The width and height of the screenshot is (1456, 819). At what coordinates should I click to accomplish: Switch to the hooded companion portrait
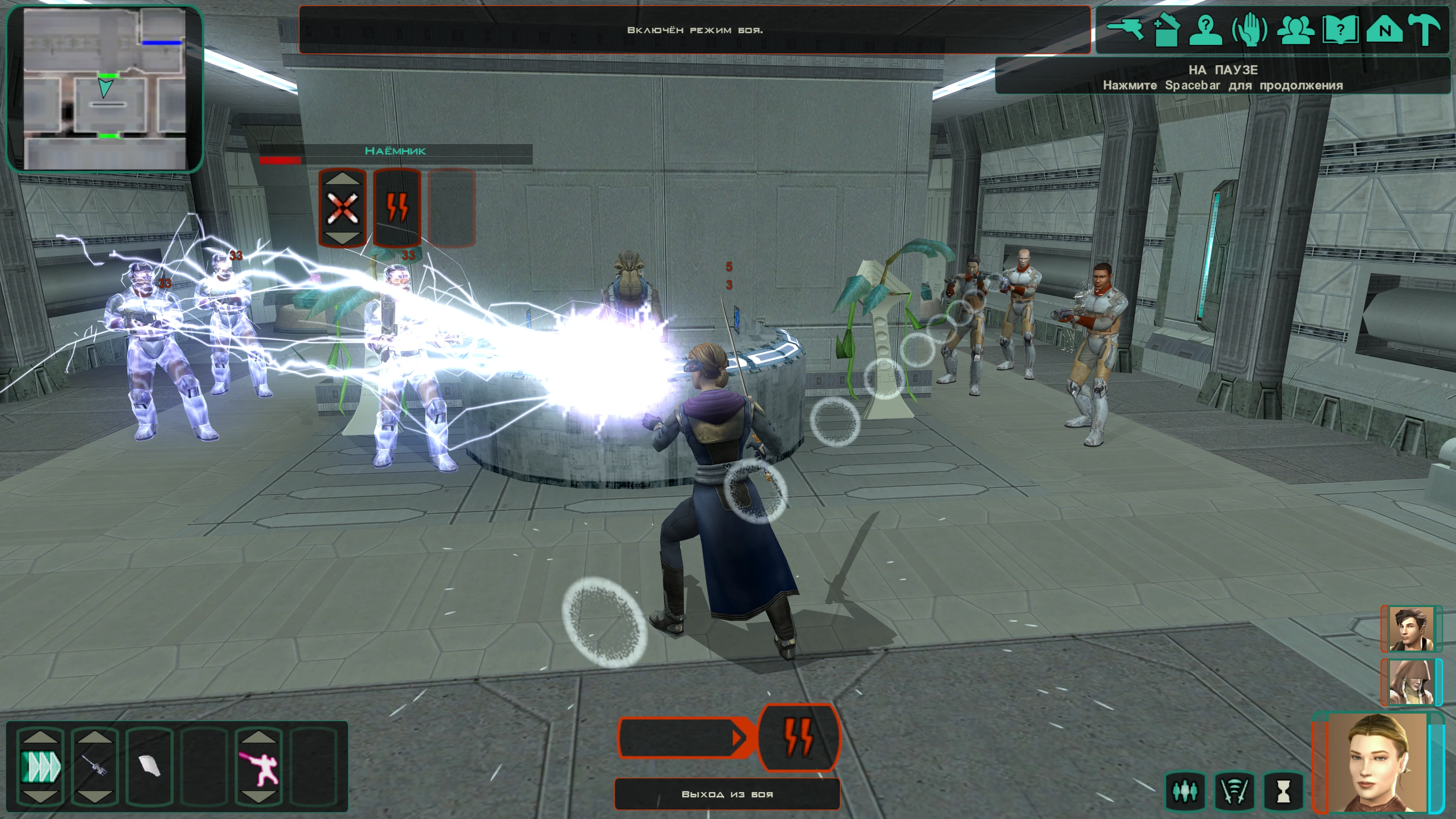coord(1411,682)
